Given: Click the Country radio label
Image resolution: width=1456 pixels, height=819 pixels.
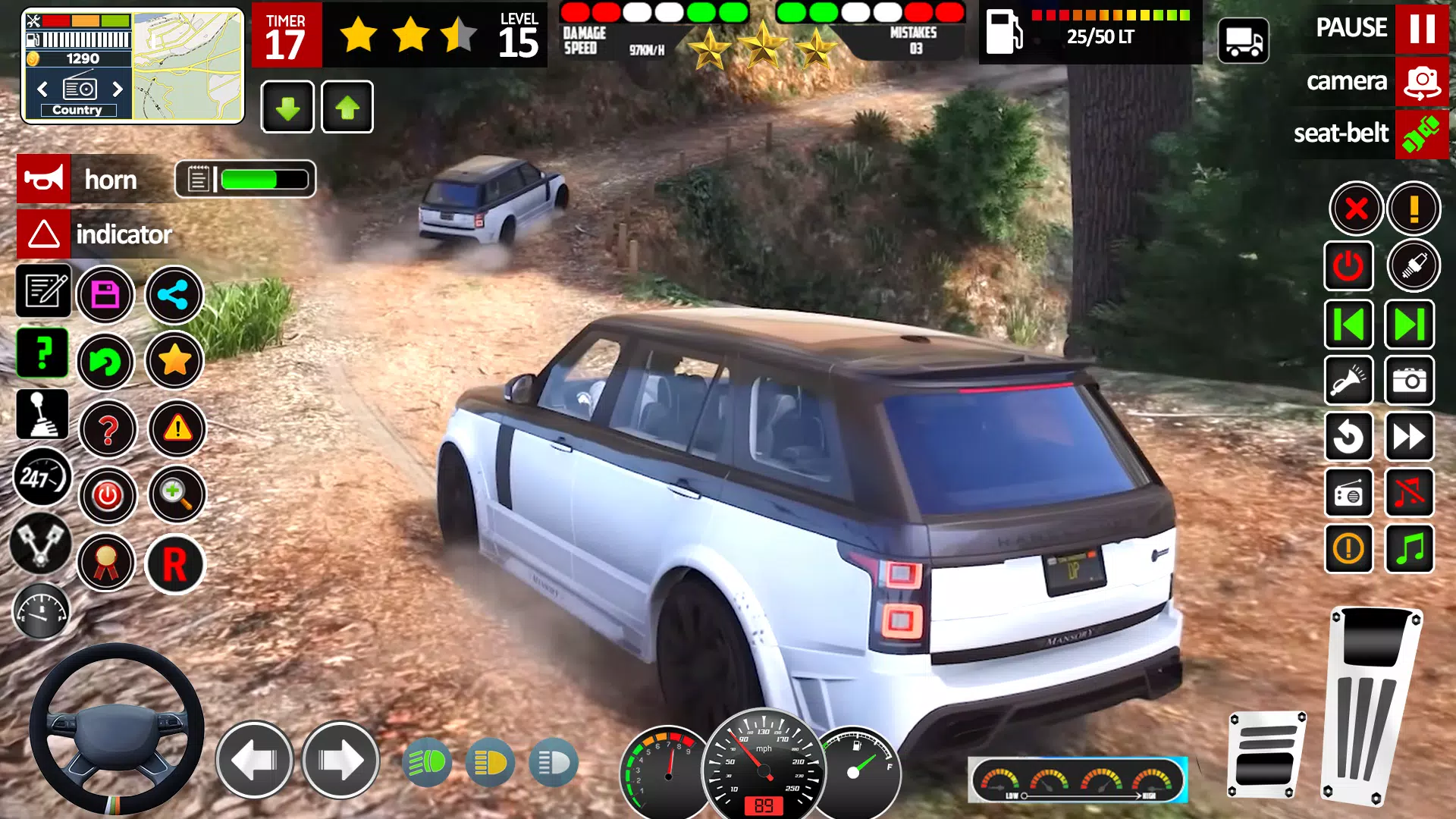Looking at the screenshot, I should [77, 109].
